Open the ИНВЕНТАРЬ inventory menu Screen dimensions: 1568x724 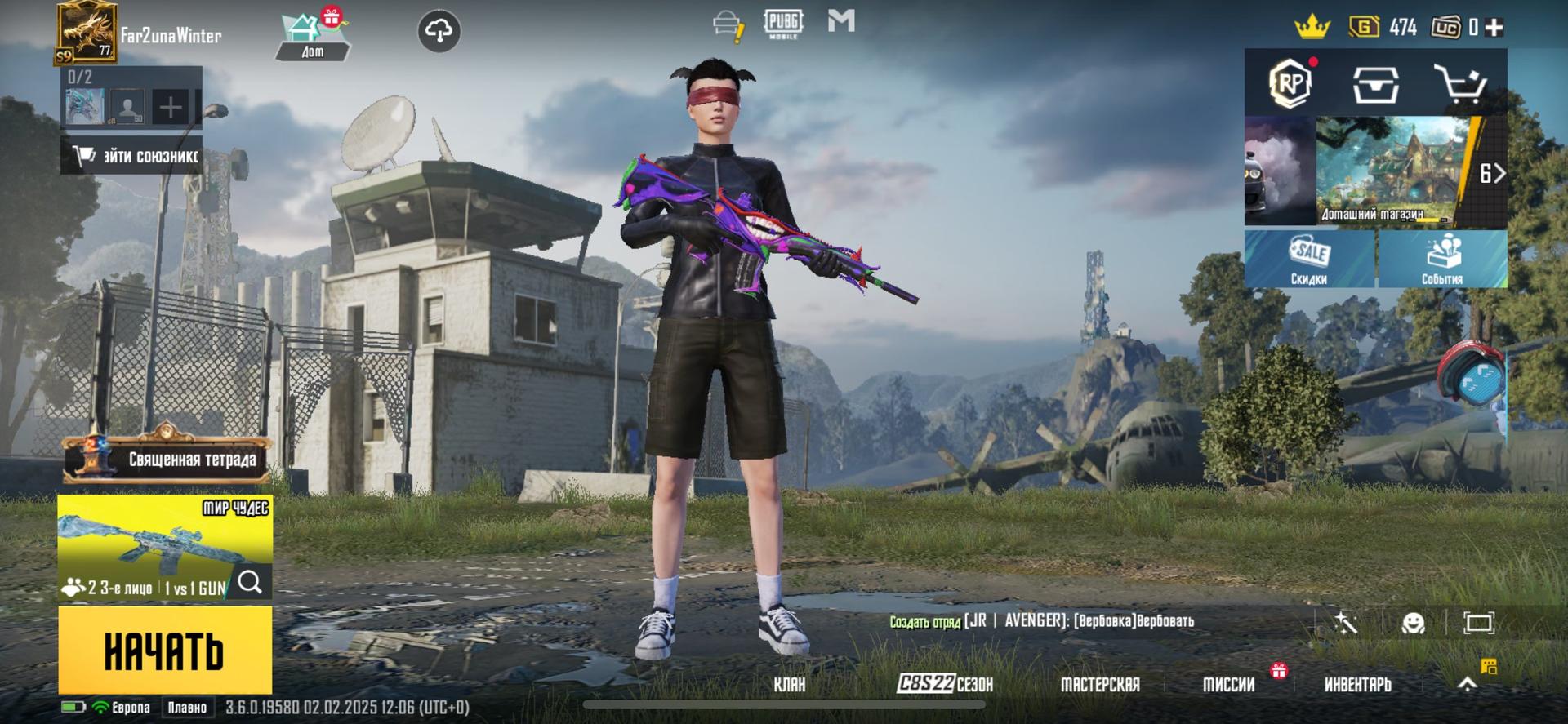pos(1357,684)
